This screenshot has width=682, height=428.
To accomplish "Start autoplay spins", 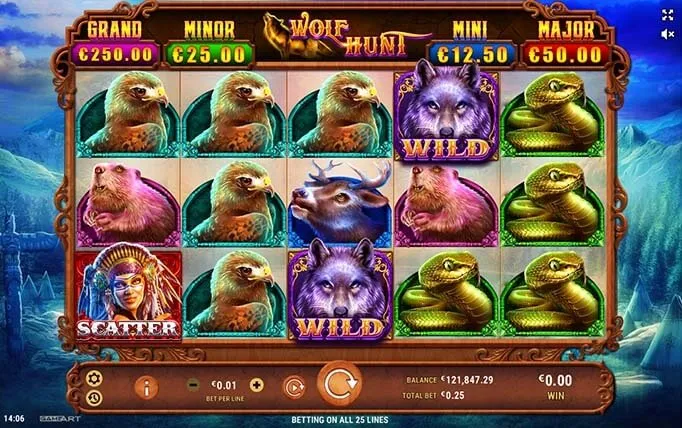I will click(x=294, y=385).
